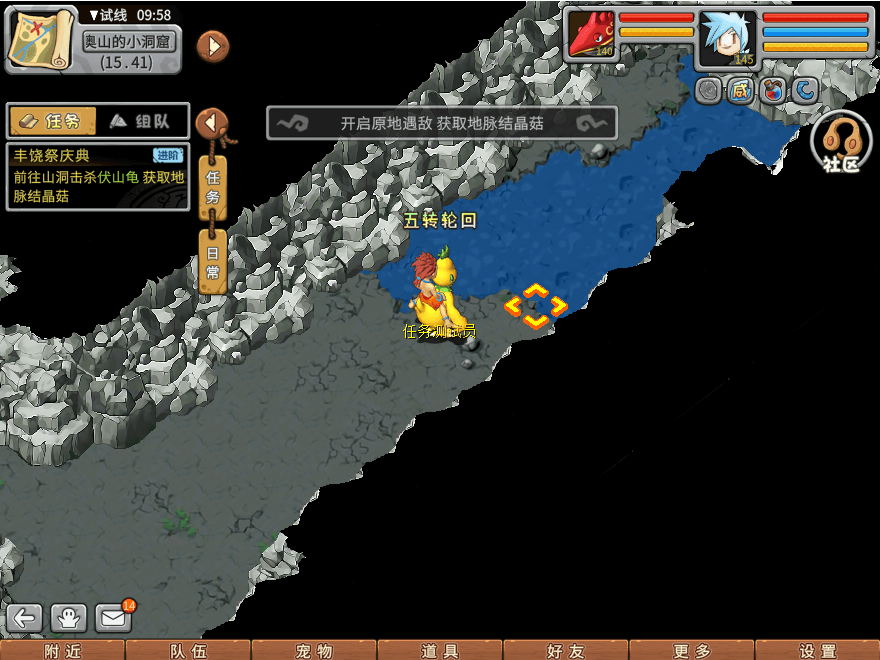Open the hanging 任务 wooden tag
880x660 pixels.
pos(213,186)
